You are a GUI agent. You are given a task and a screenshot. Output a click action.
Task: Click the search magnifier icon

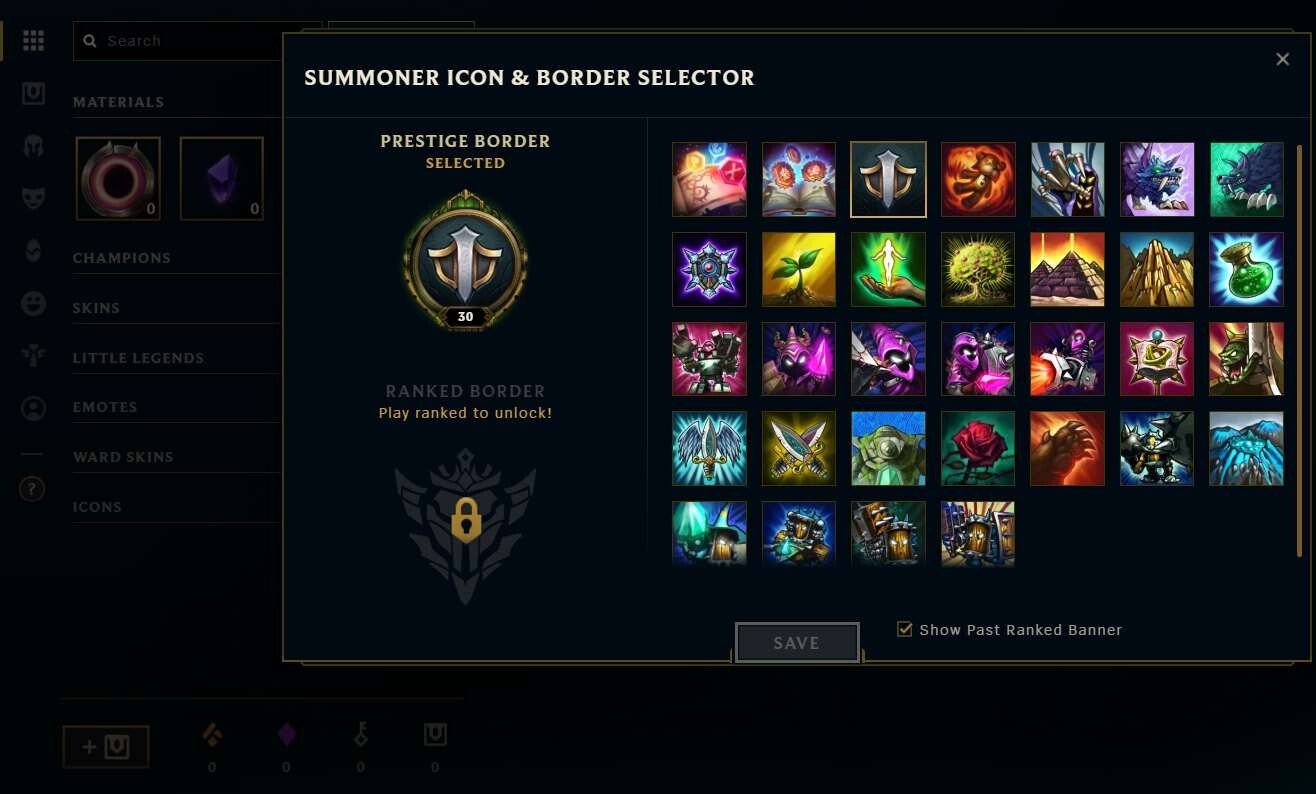tap(90, 41)
